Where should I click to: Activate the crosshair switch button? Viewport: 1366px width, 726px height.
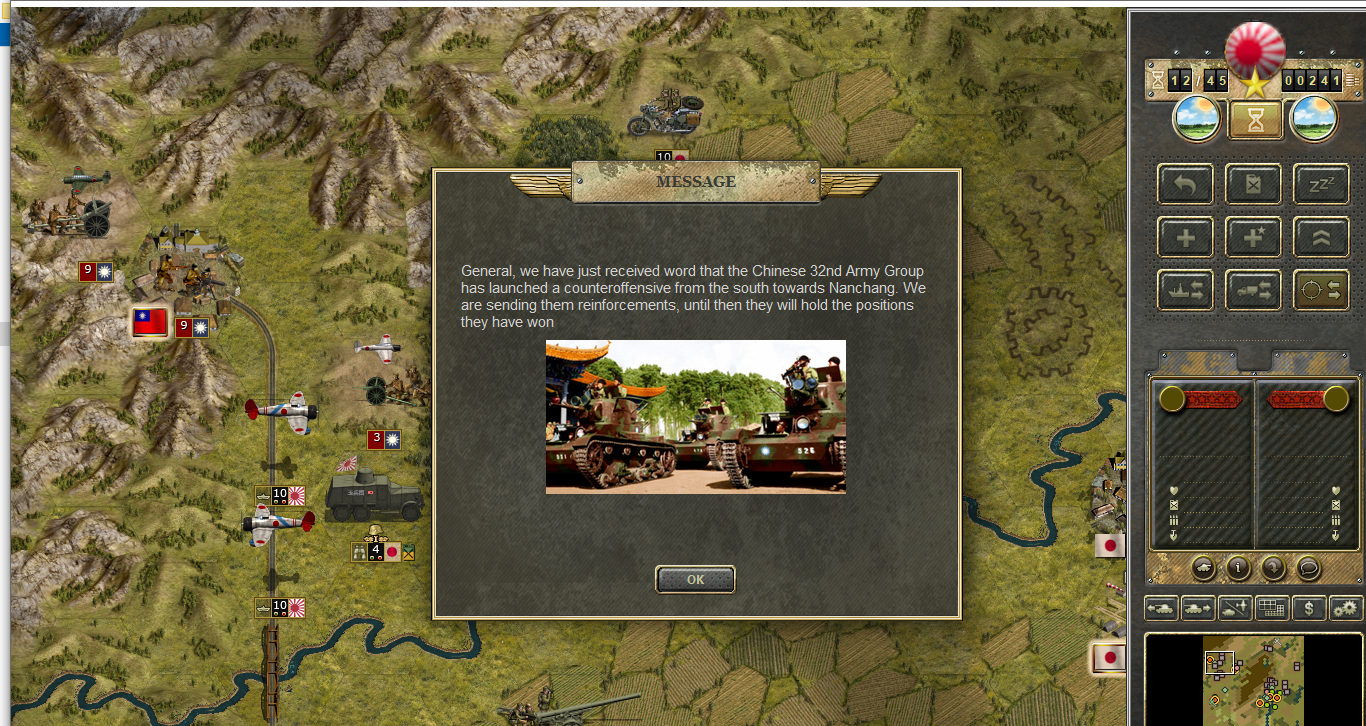[x=1321, y=290]
